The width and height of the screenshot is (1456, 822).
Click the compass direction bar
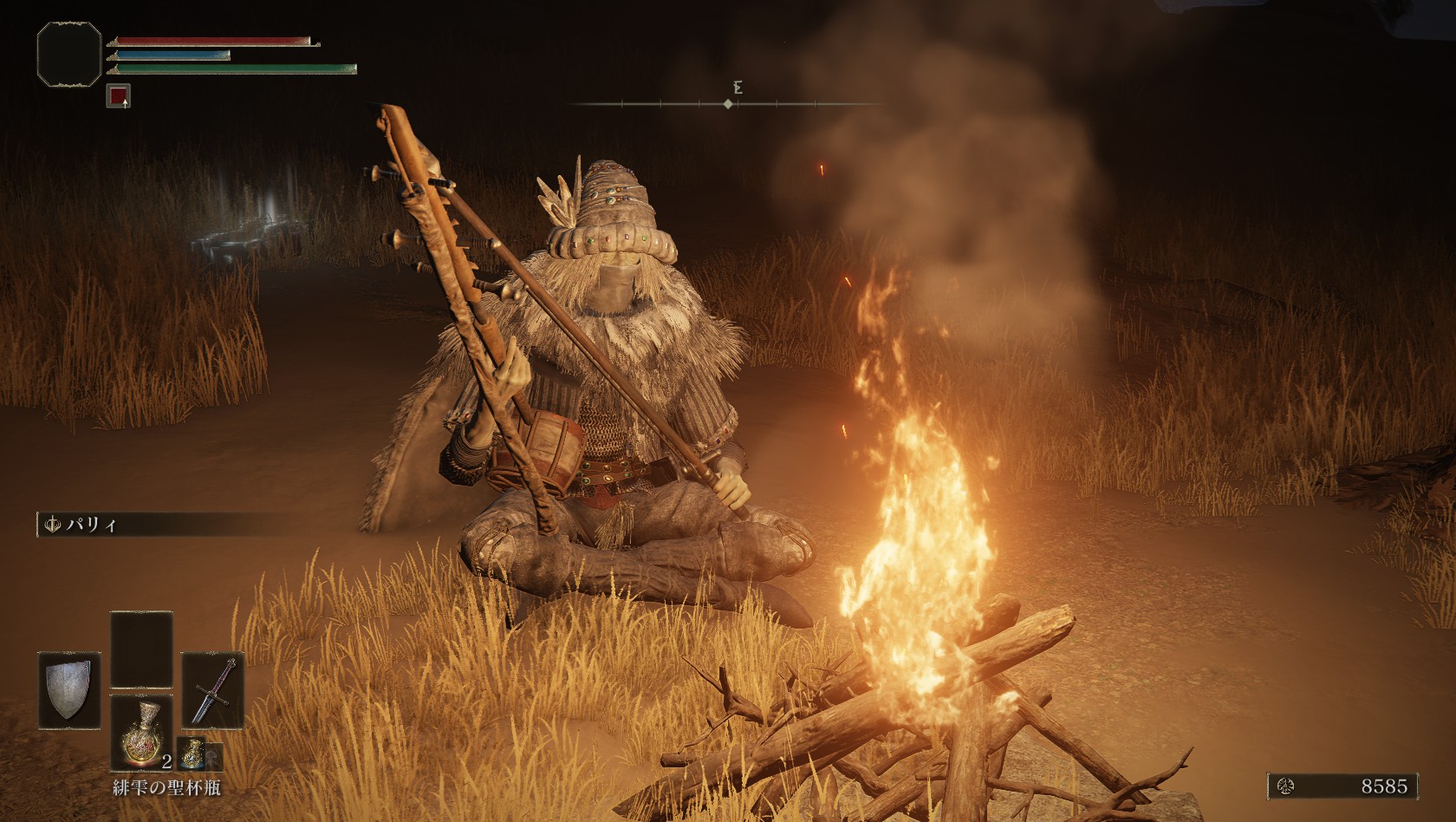[x=727, y=104]
